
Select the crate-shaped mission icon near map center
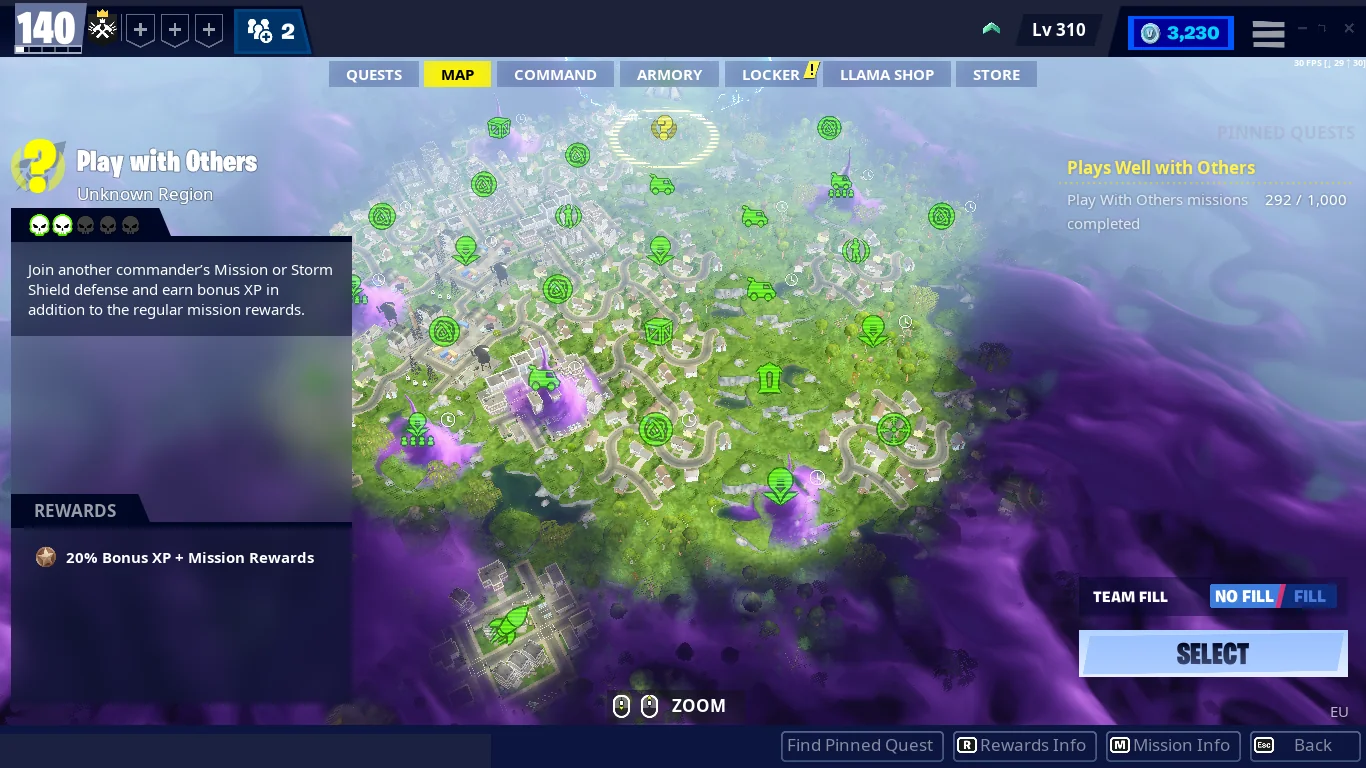(658, 330)
